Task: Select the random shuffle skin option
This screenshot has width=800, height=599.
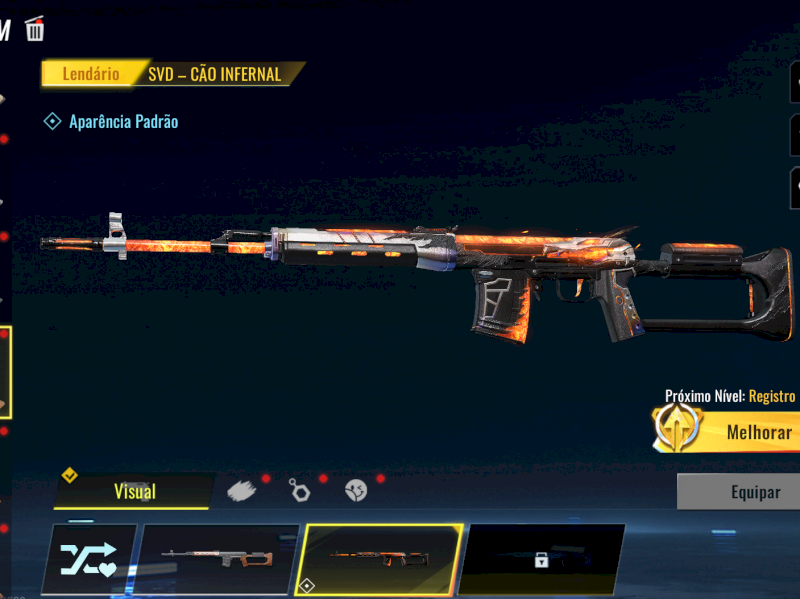Action: (x=89, y=560)
